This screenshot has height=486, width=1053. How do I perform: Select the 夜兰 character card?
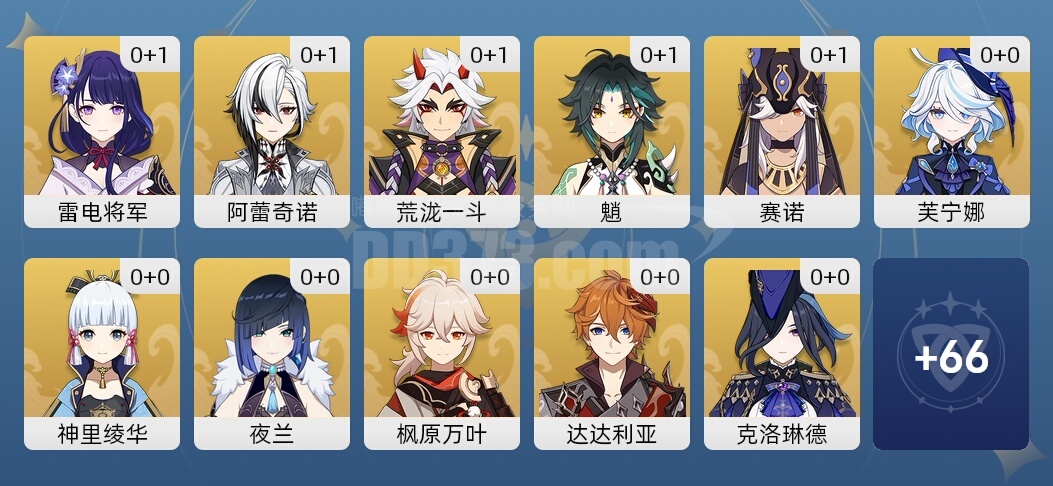272,354
